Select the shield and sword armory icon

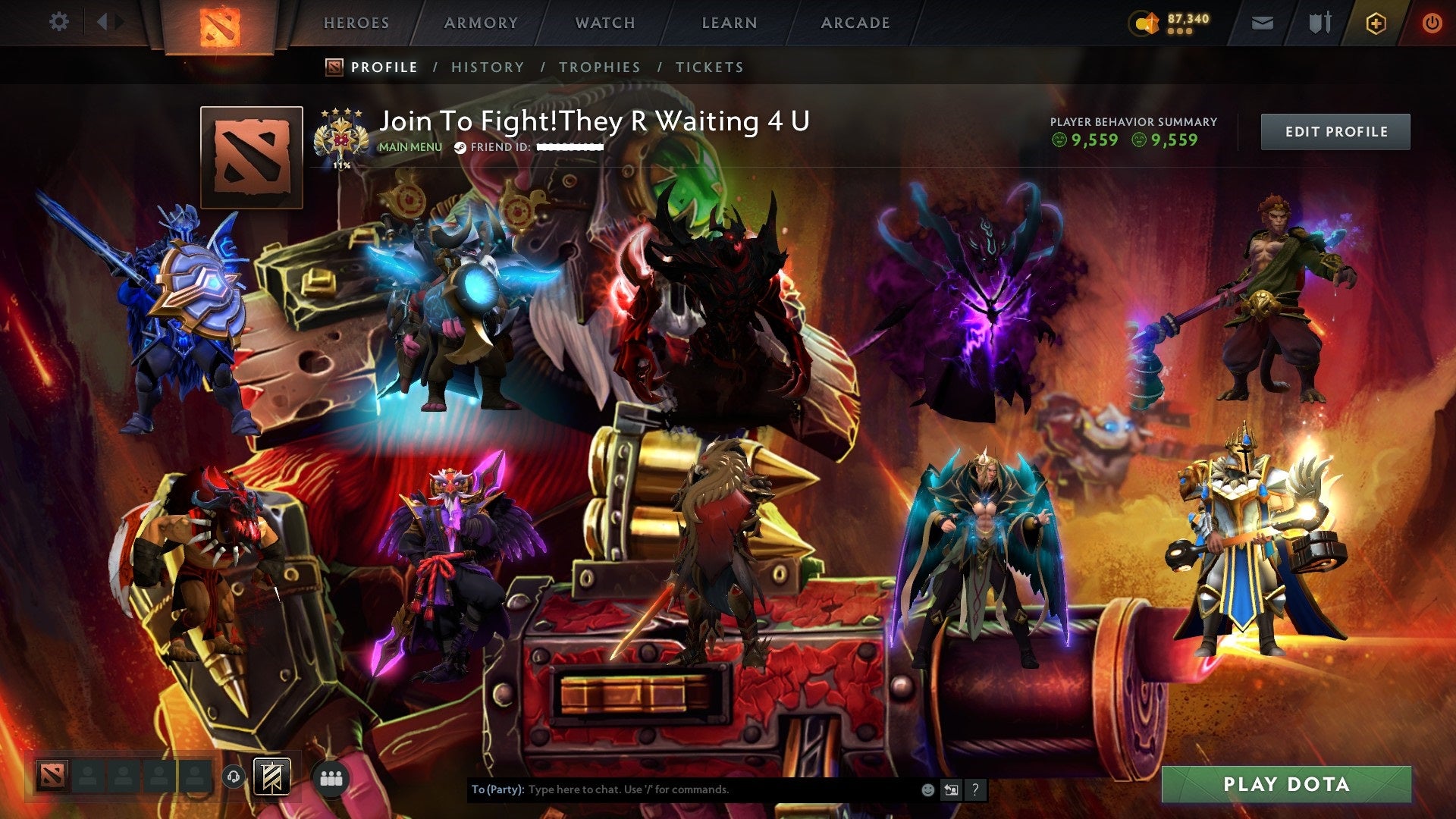click(x=1319, y=23)
